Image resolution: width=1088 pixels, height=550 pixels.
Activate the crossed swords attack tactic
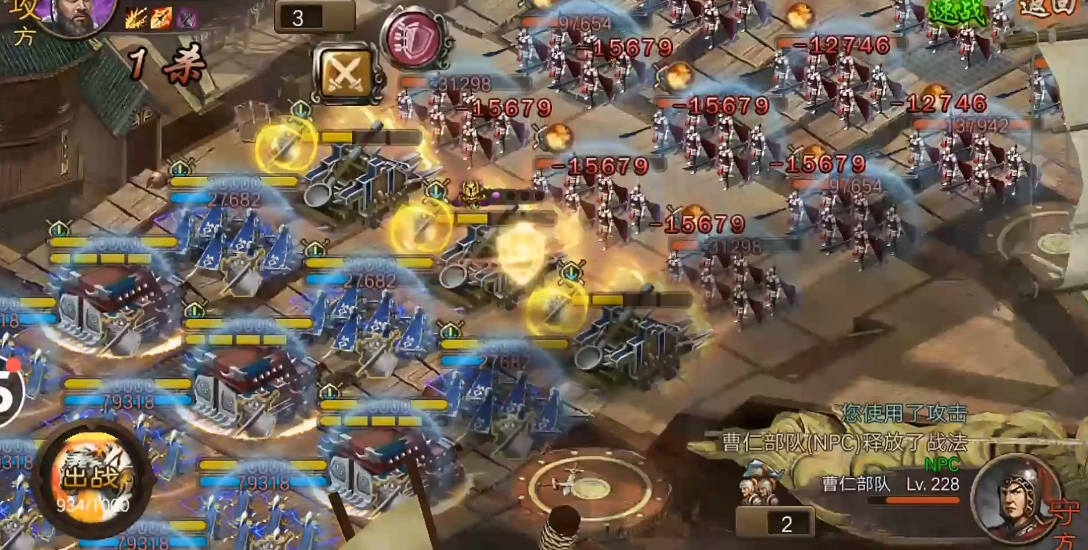coord(343,72)
